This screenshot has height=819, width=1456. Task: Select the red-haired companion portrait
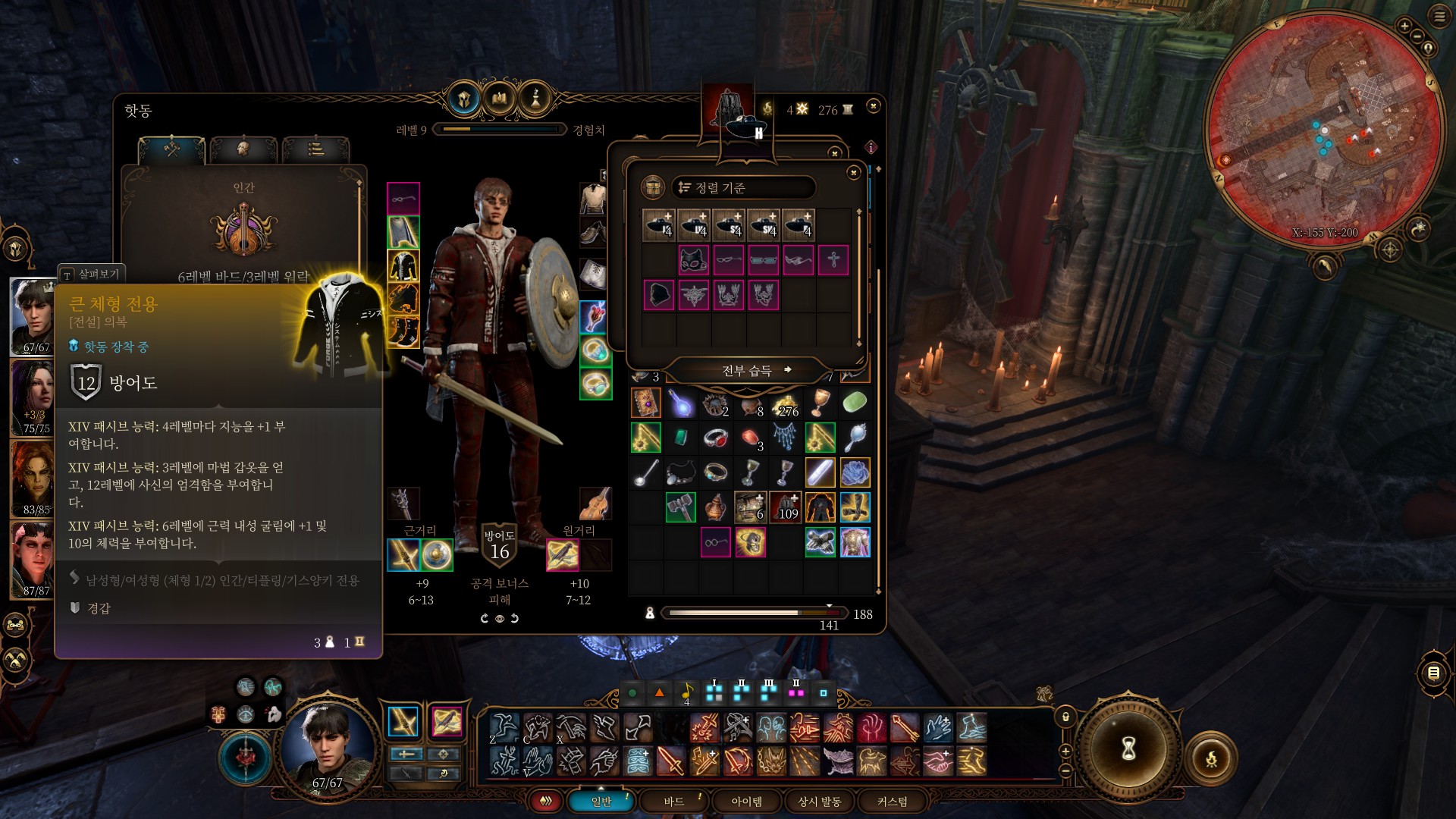32,479
